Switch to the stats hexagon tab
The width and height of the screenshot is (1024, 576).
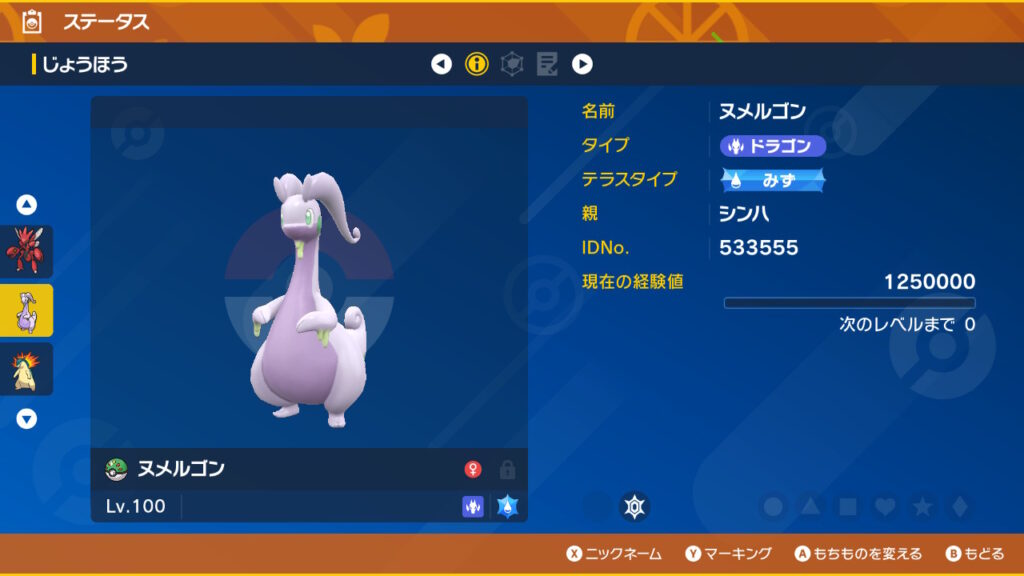512,65
